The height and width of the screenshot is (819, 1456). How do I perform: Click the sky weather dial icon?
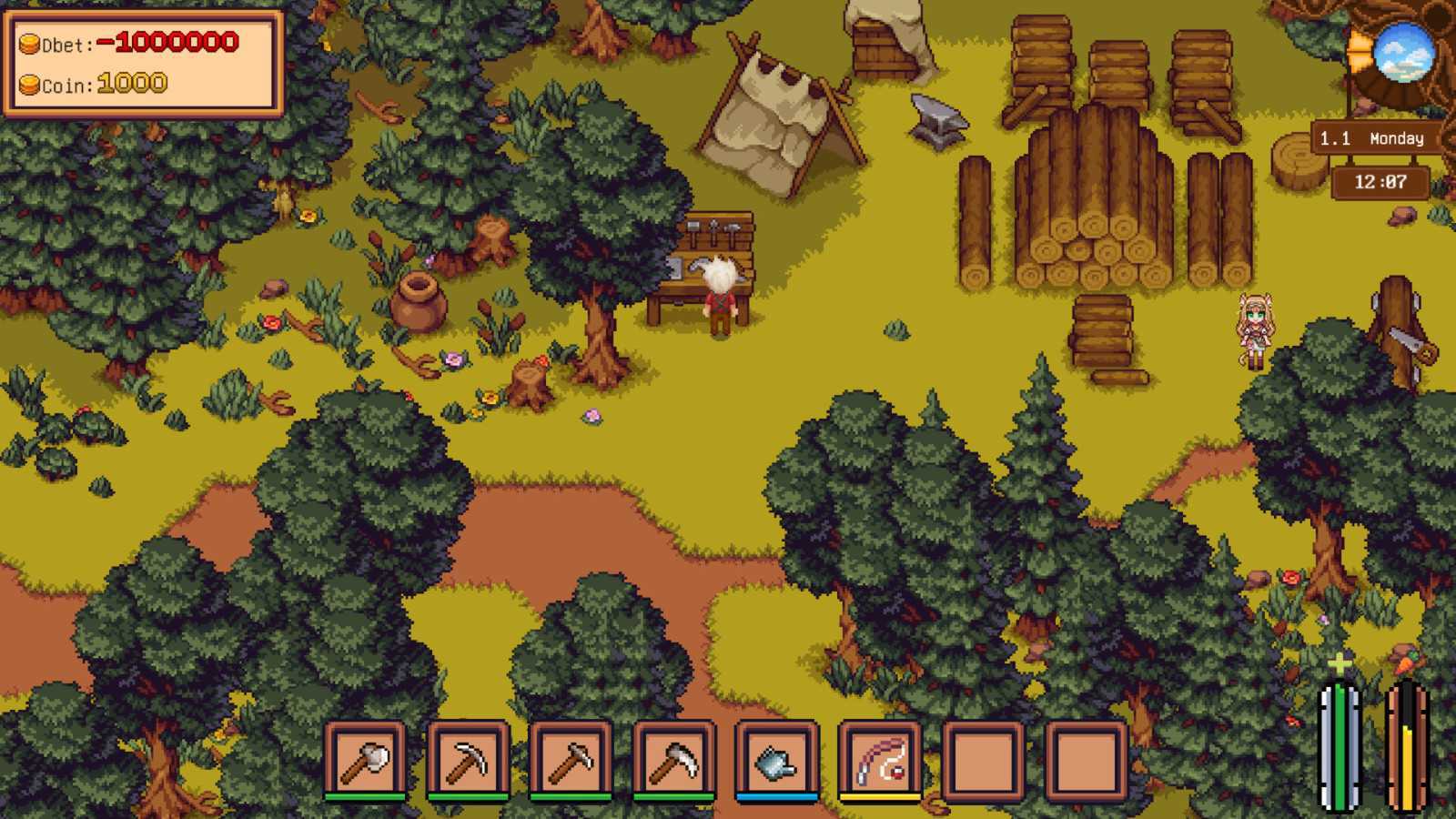pyautogui.click(x=1403, y=53)
